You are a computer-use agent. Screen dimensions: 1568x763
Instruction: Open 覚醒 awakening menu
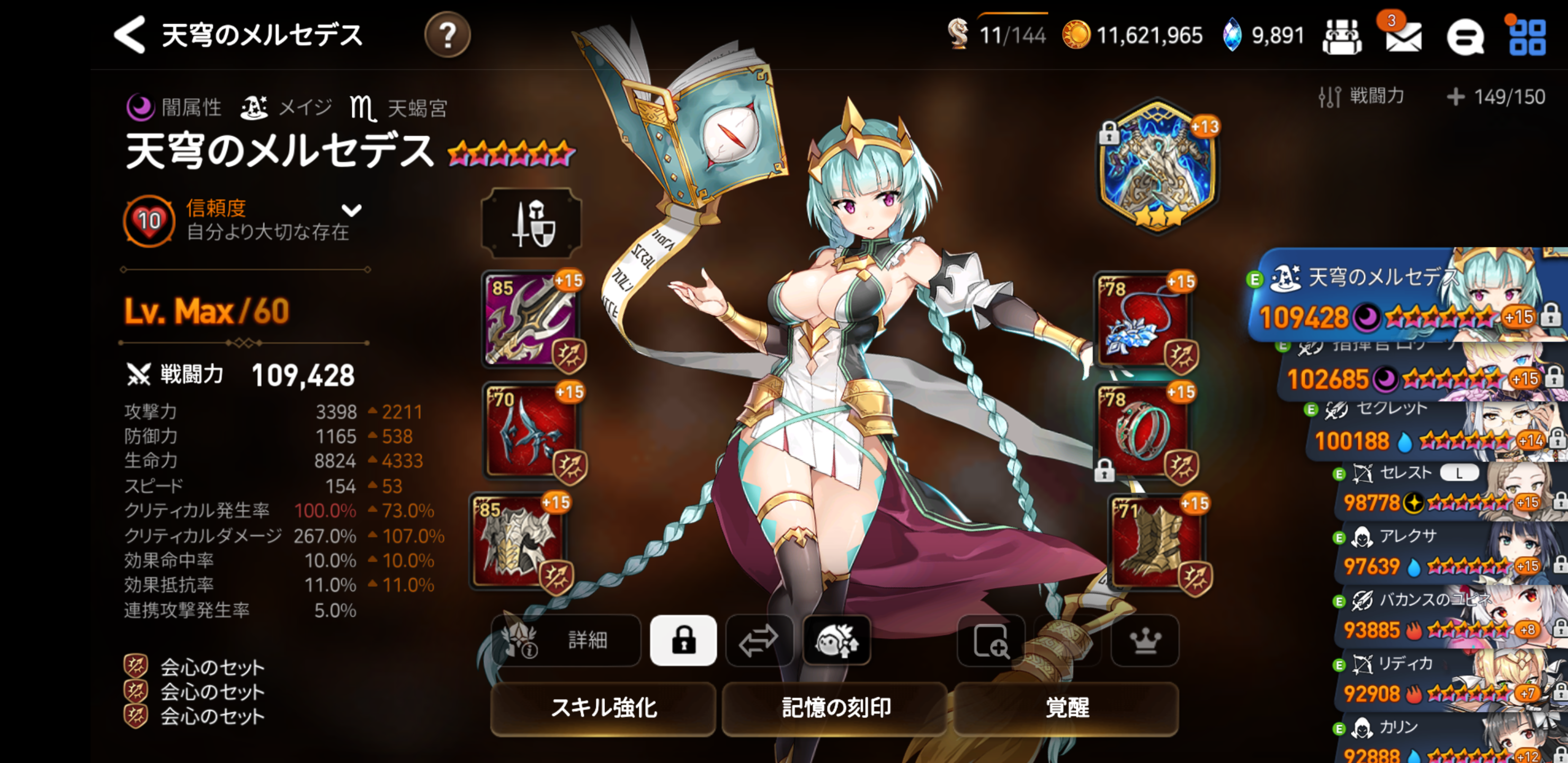(x=1066, y=707)
